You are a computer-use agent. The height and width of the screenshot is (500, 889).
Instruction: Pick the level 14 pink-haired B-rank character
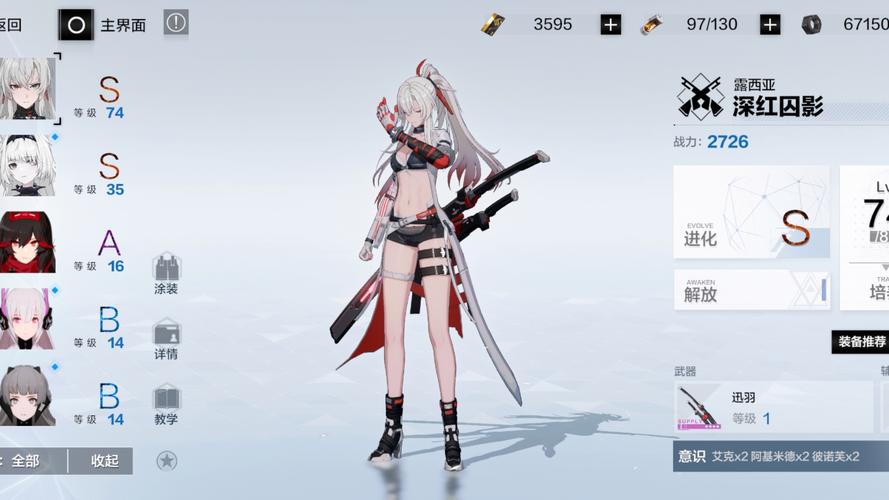pyautogui.click(x=28, y=318)
